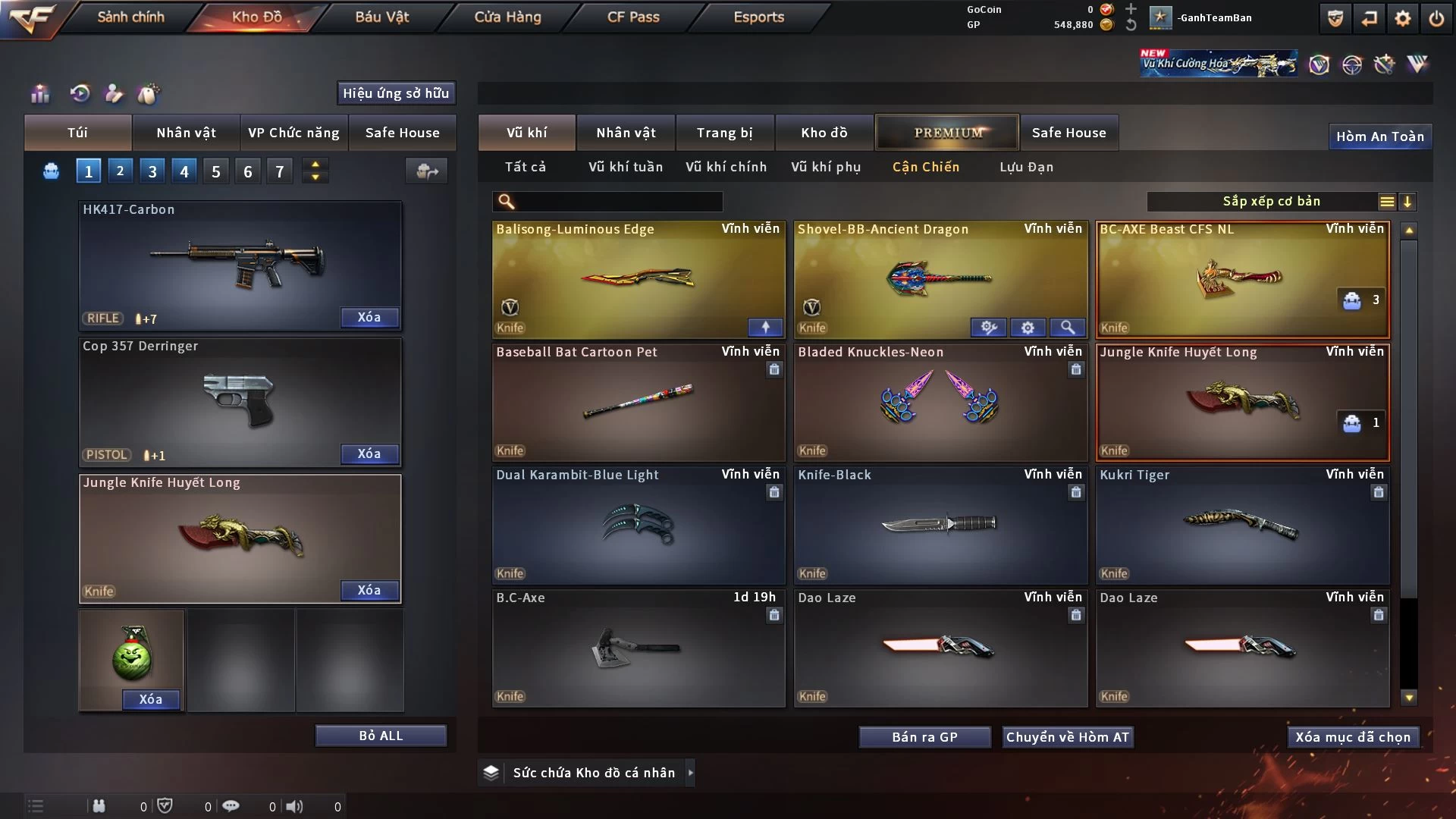1456x819 pixels.
Task: Choose the Dual Karambit-Blue Light item
Action: [638, 525]
